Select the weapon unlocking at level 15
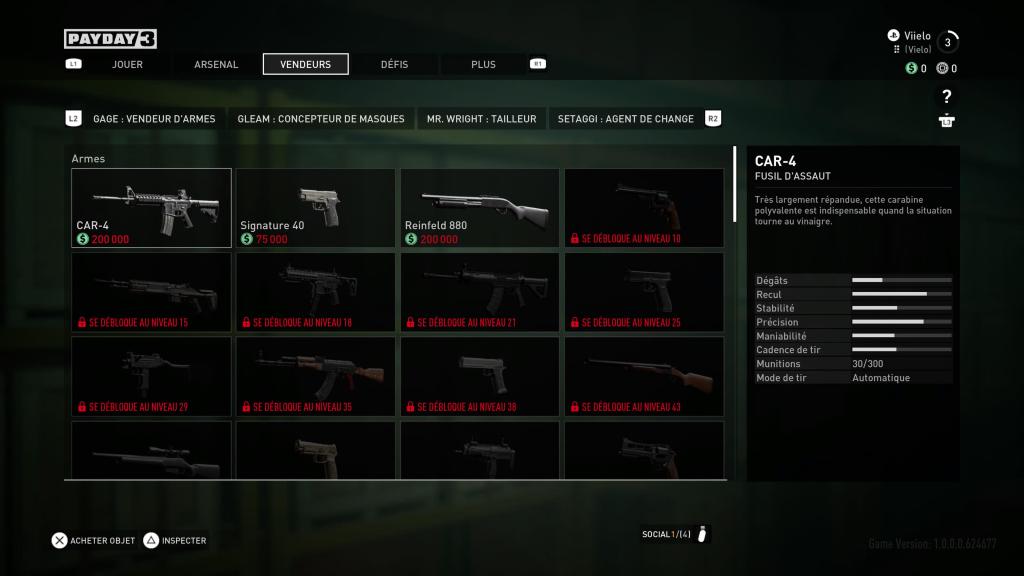Image resolution: width=1024 pixels, height=576 pixels. tap(151, 291)
